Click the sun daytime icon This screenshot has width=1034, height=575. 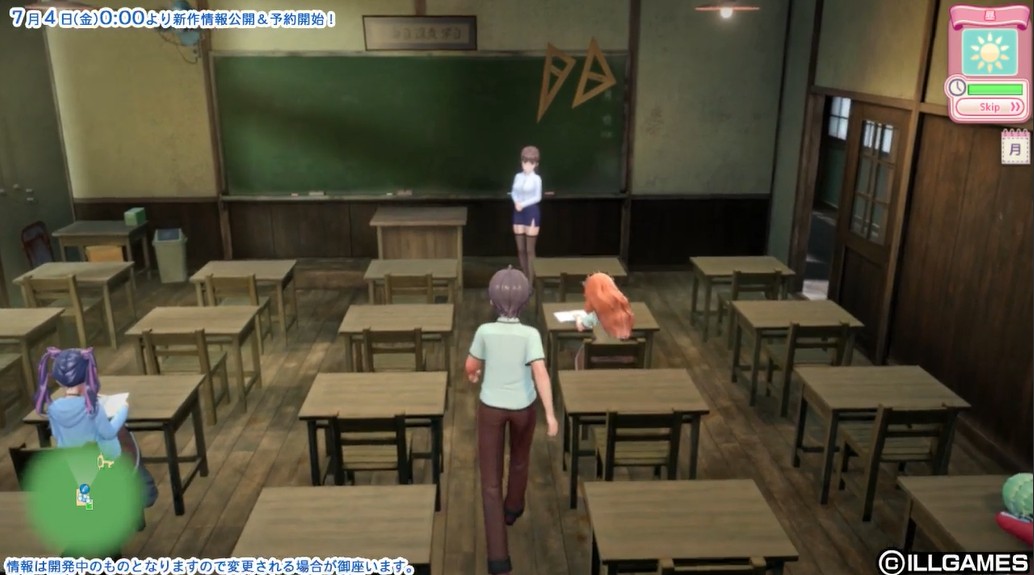[x=990, y=52]
